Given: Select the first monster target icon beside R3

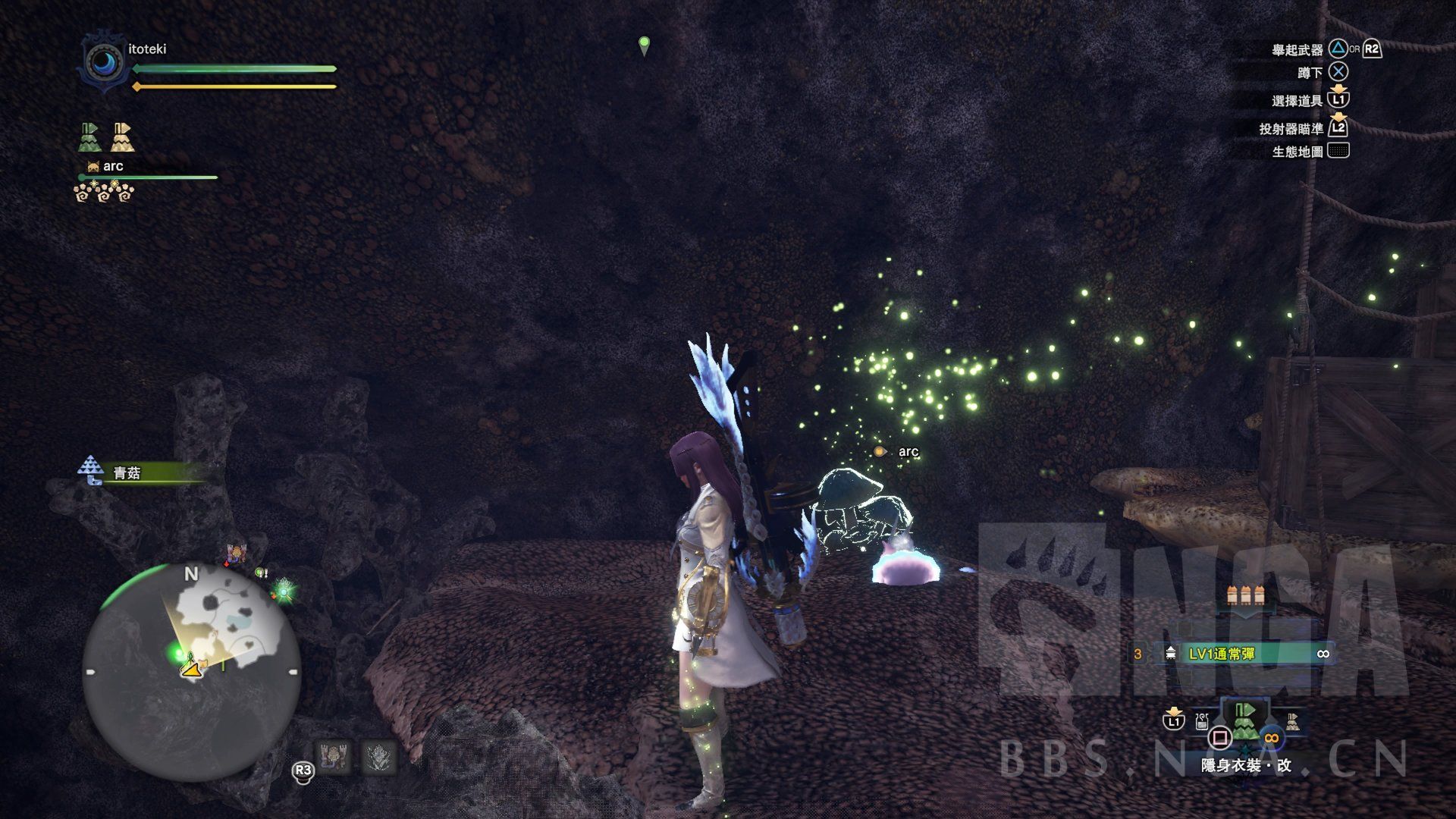Looking at the screenshot, I should point(332,758).
